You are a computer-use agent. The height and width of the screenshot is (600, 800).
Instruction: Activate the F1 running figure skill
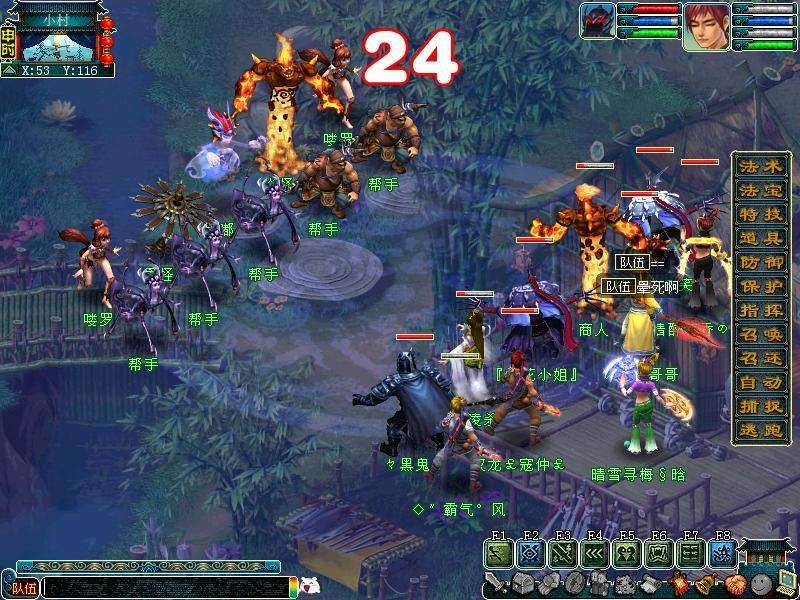(499, 554)
